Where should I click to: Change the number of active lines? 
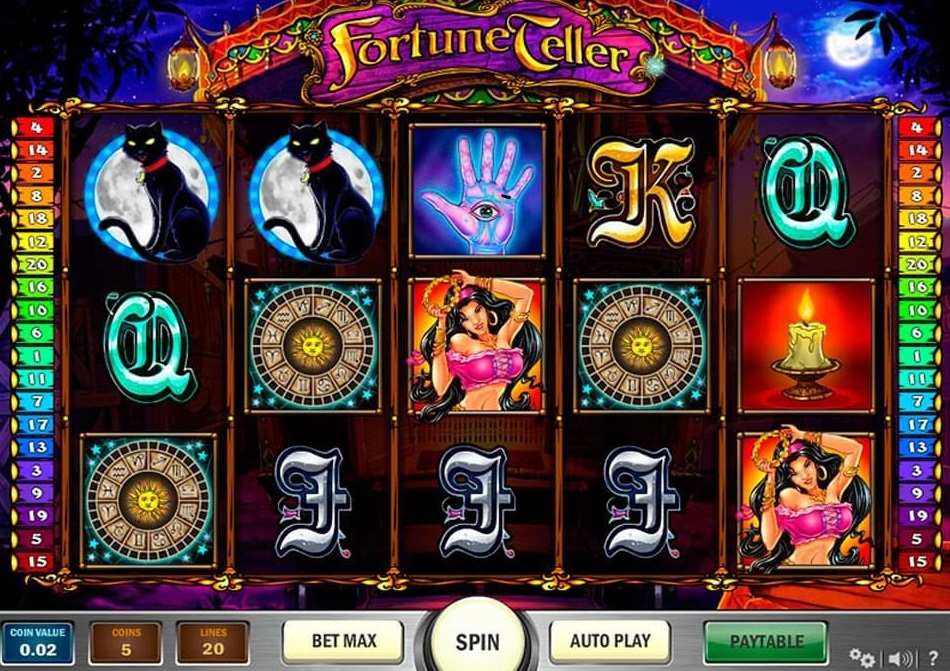click(212, 644)
